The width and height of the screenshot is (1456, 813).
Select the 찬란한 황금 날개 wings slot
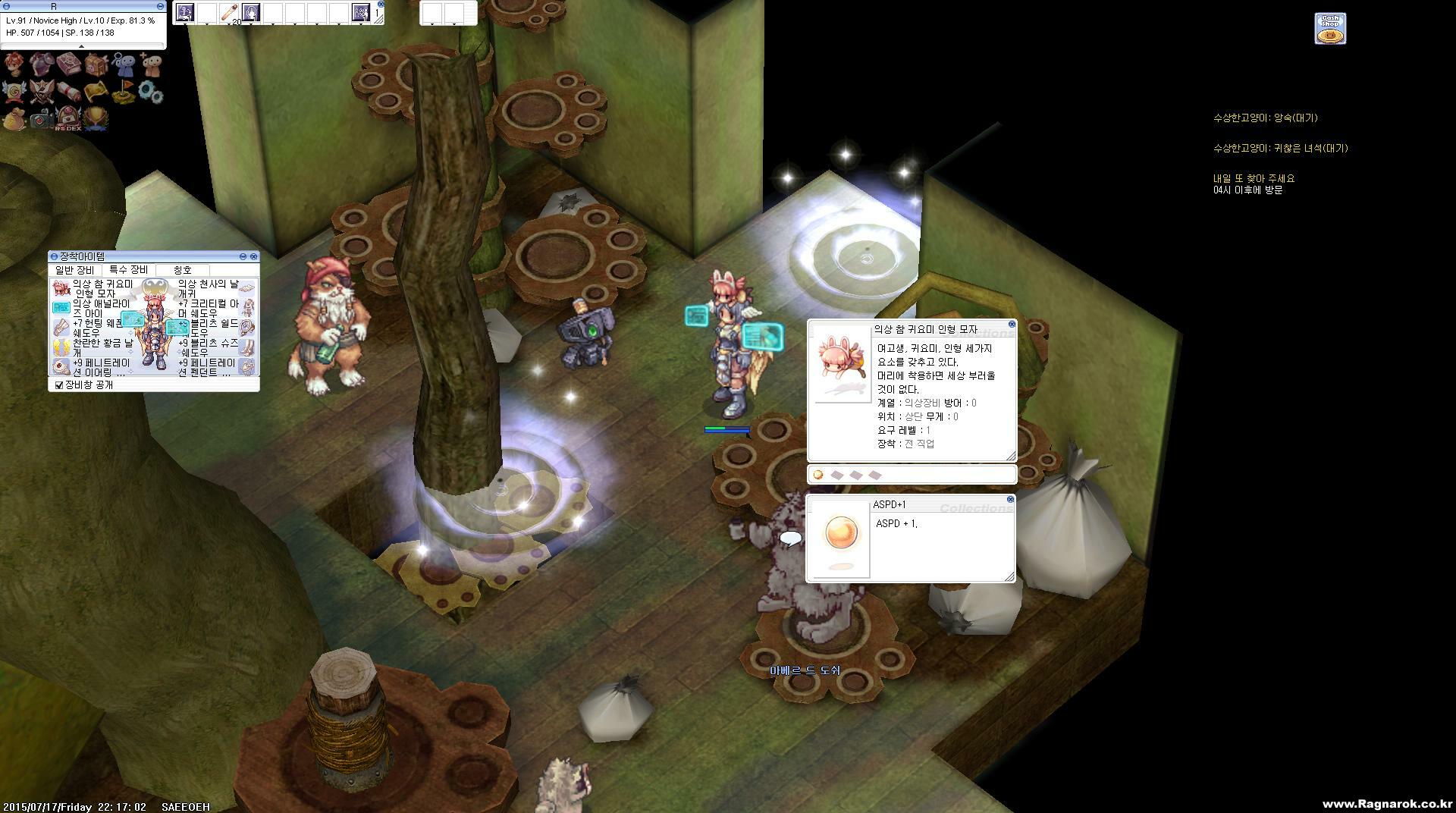(61, 348)
